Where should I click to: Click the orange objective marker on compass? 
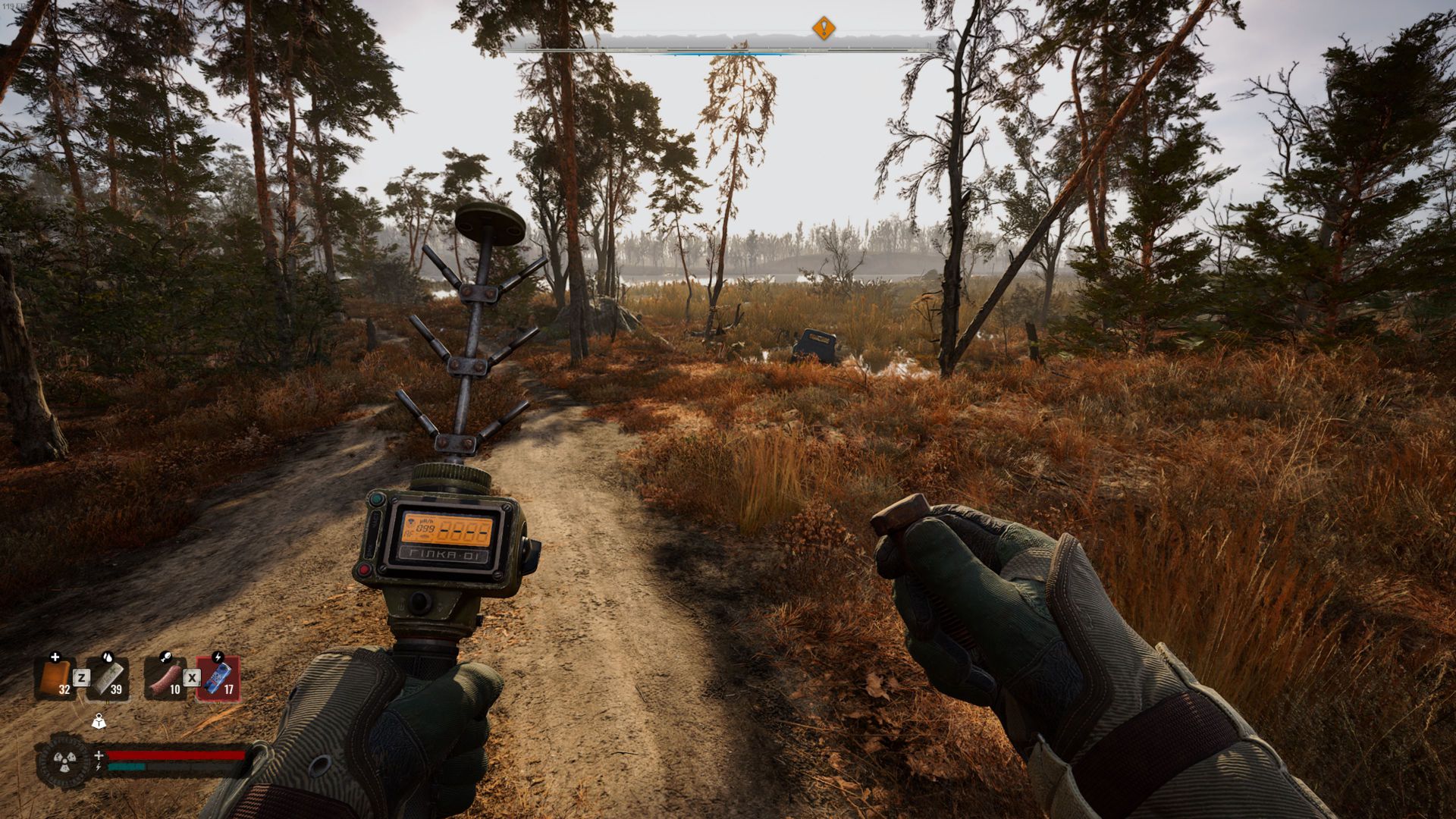click(824, 29)
